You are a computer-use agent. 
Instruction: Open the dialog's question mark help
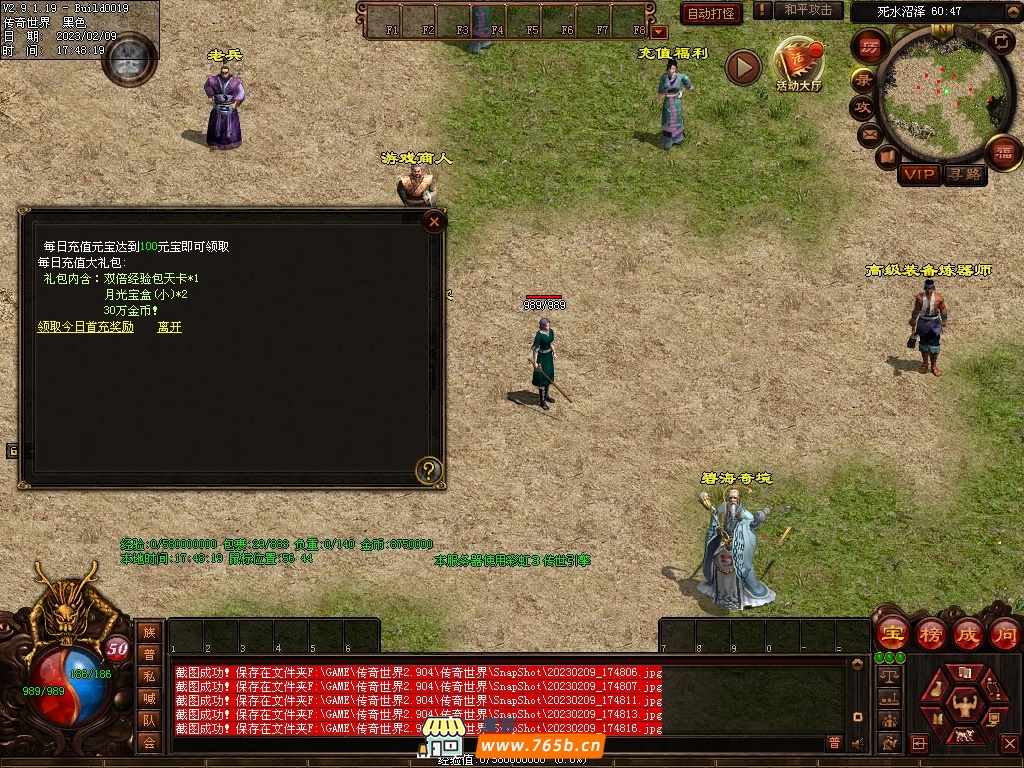[429, 470]
